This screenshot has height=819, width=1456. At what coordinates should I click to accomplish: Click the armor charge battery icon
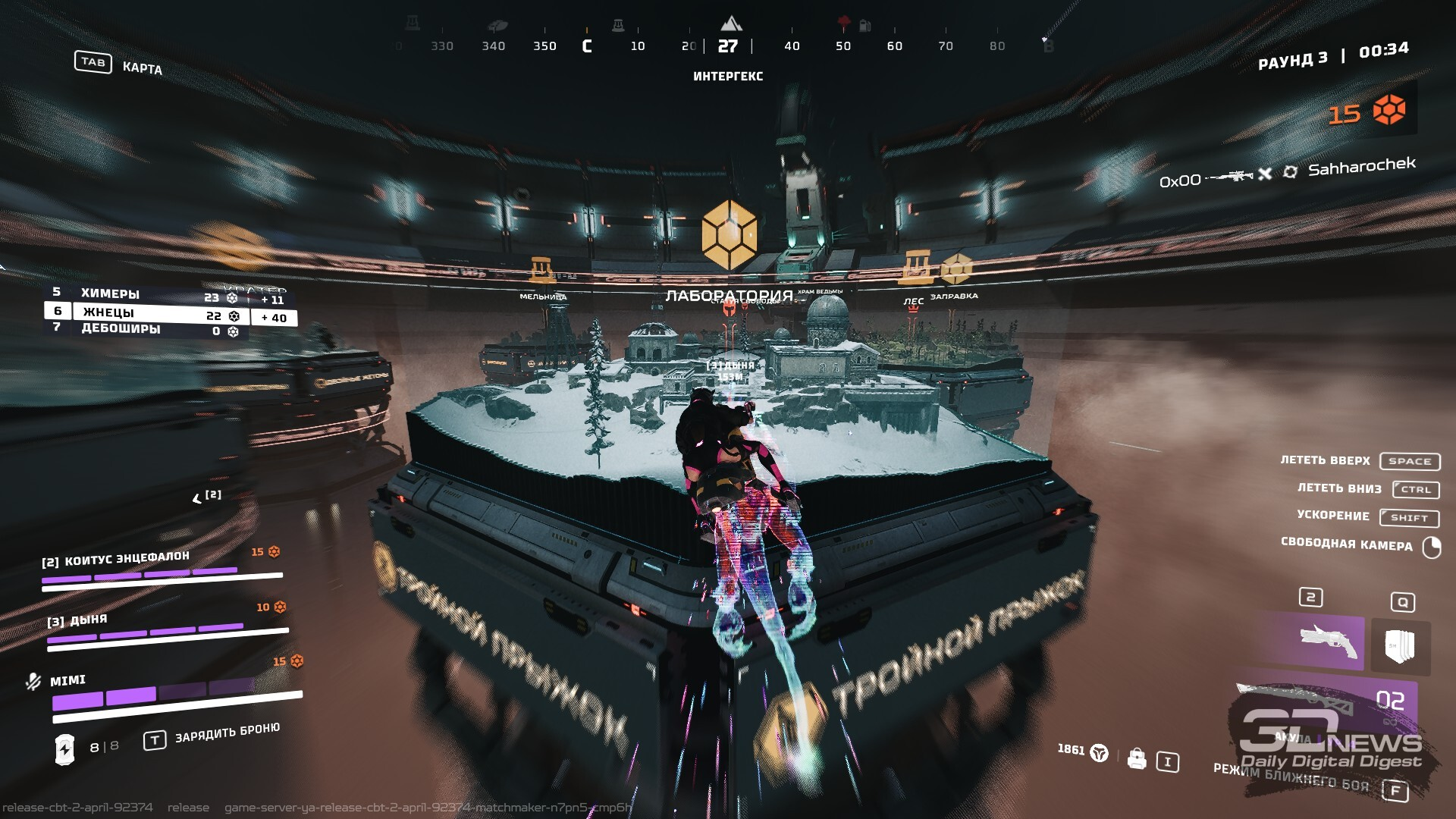point(64,749)
